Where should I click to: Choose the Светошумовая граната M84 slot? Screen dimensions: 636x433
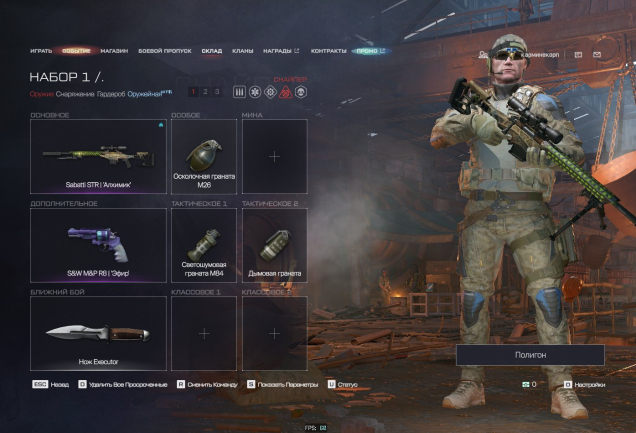coord(204,245)
